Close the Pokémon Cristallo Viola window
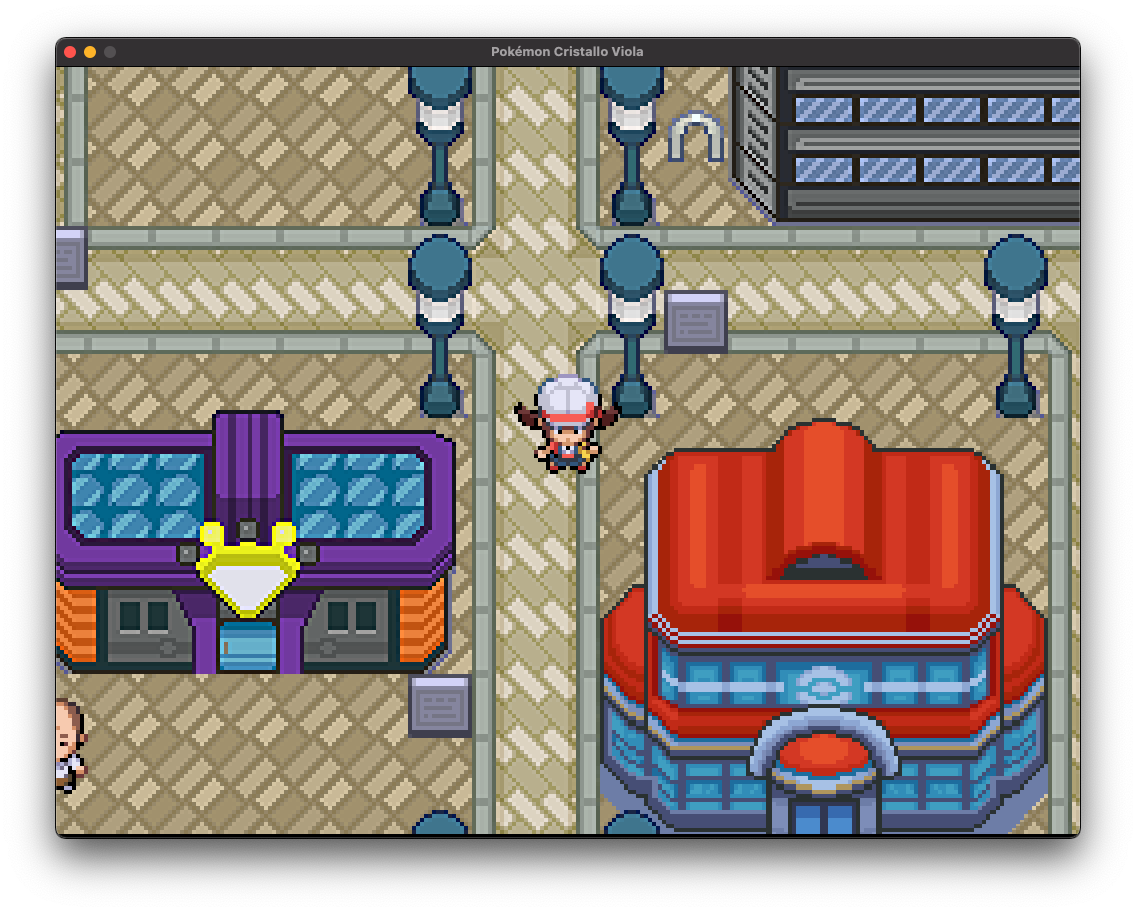 pos(70,52)
